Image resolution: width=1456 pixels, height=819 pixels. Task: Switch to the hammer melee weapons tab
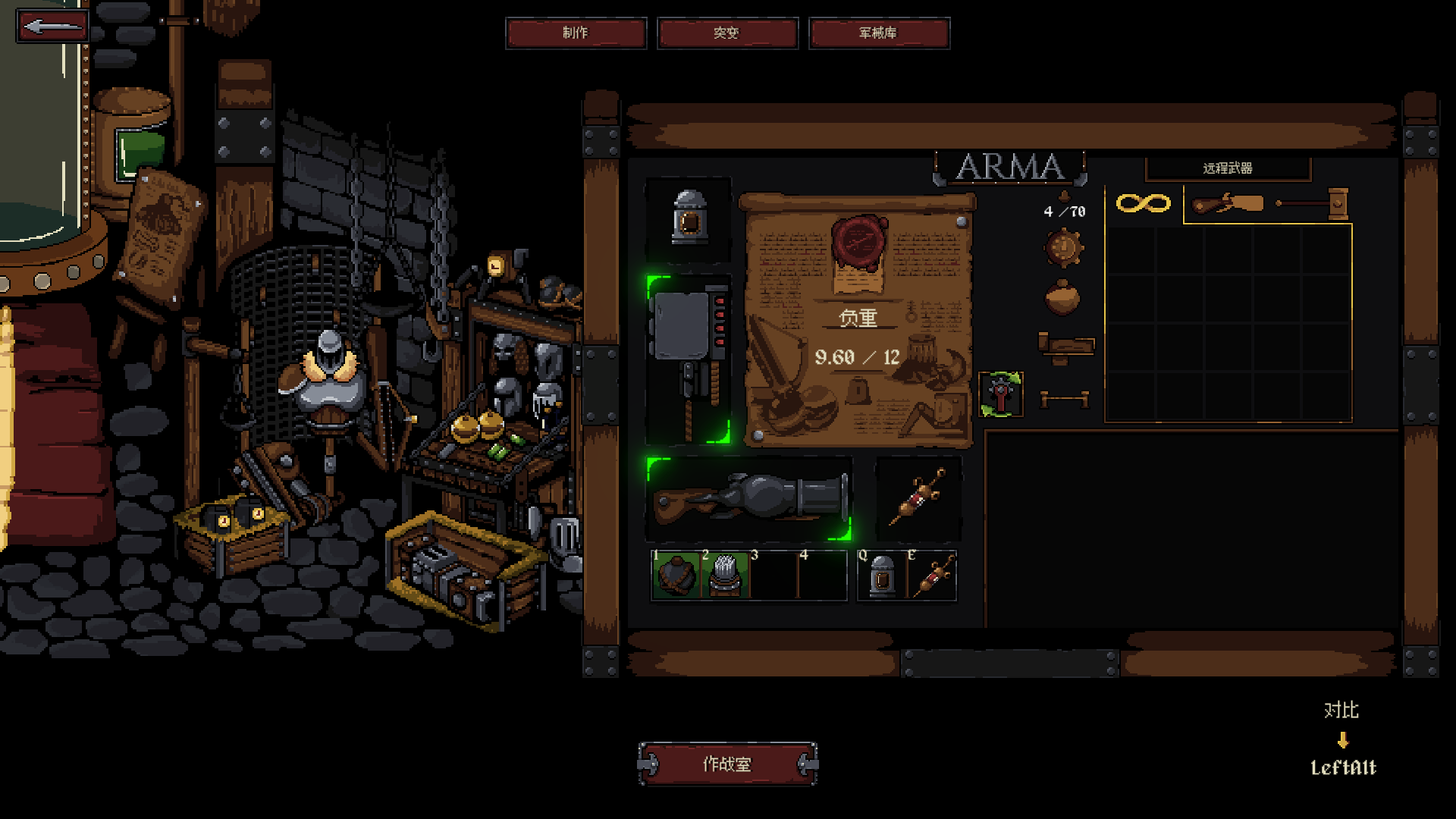click(x=1313, y=203)
